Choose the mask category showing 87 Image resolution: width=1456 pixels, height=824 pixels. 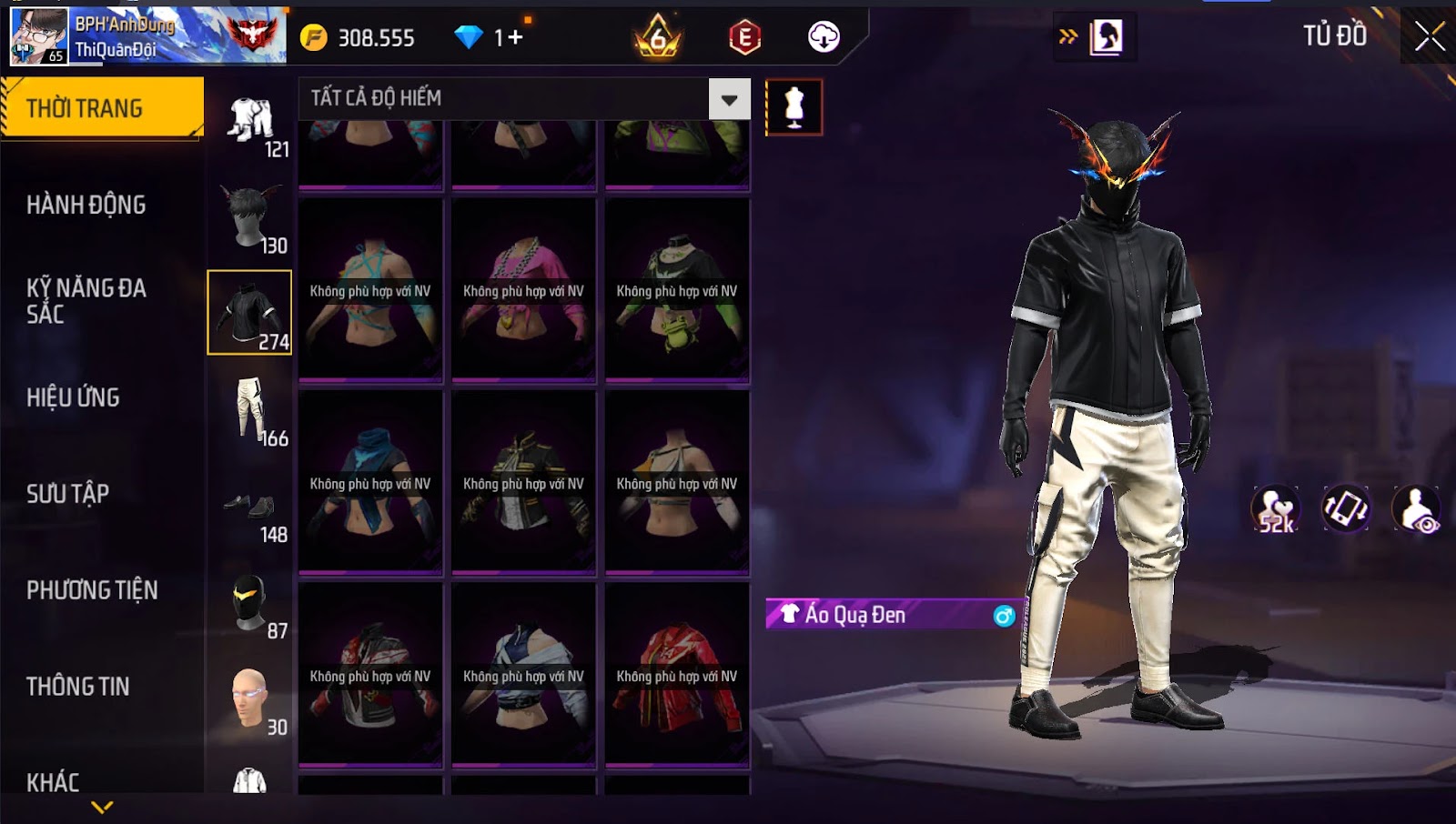point(250,604)
